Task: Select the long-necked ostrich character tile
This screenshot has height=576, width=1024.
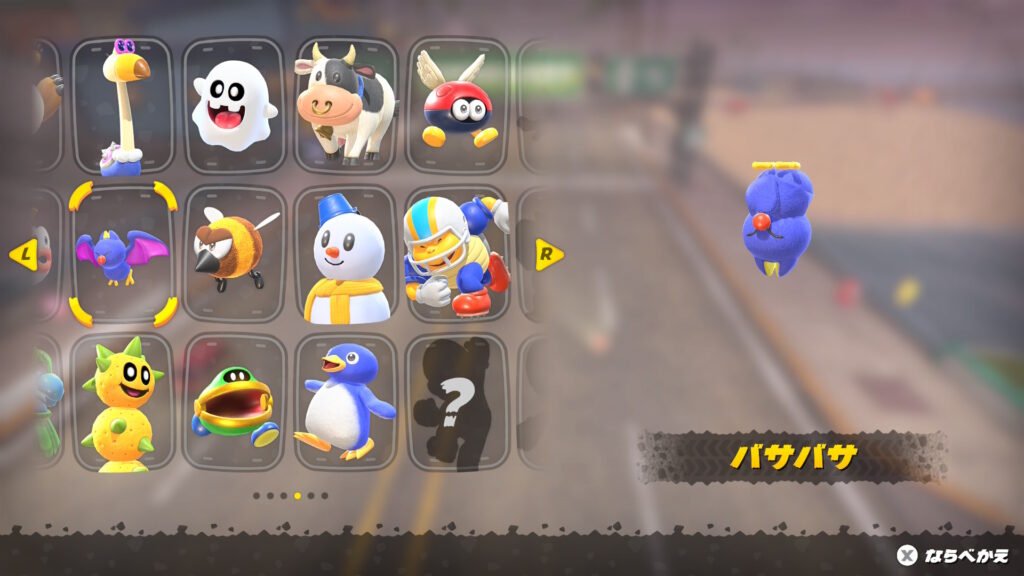Action: tap(123, 106)
